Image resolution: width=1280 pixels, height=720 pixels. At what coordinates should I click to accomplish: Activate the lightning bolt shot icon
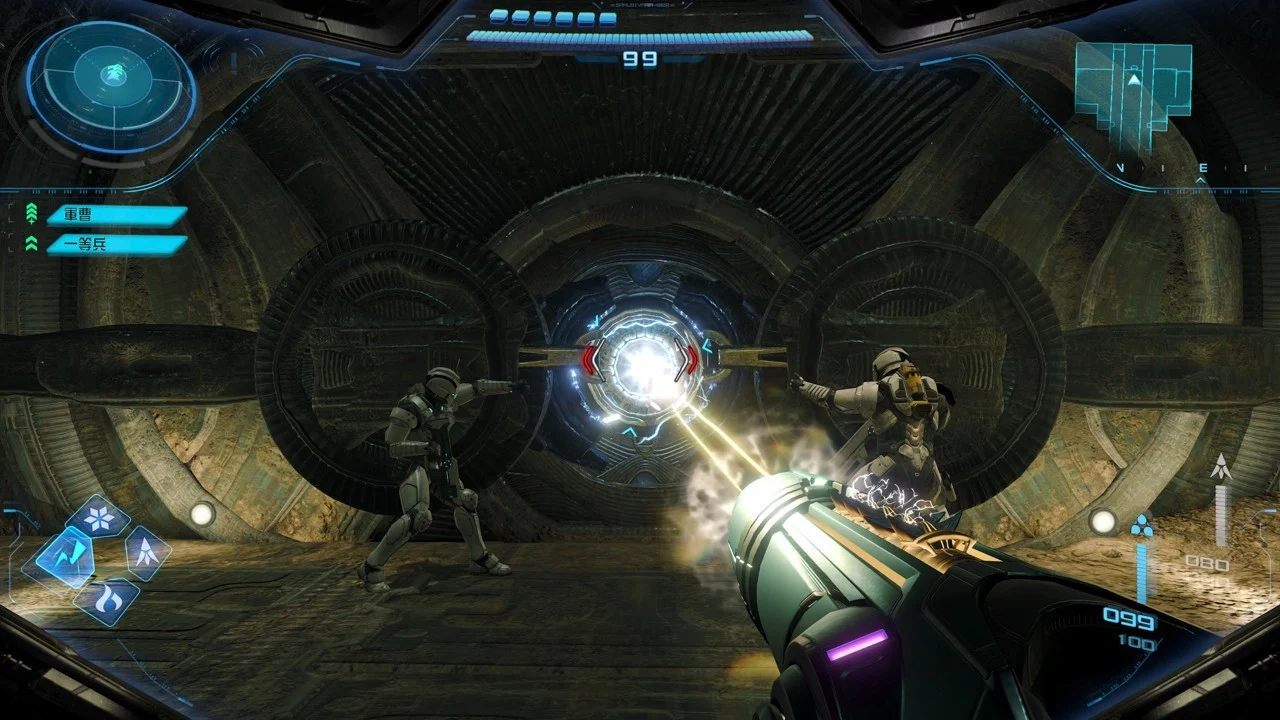click(65, 558)
